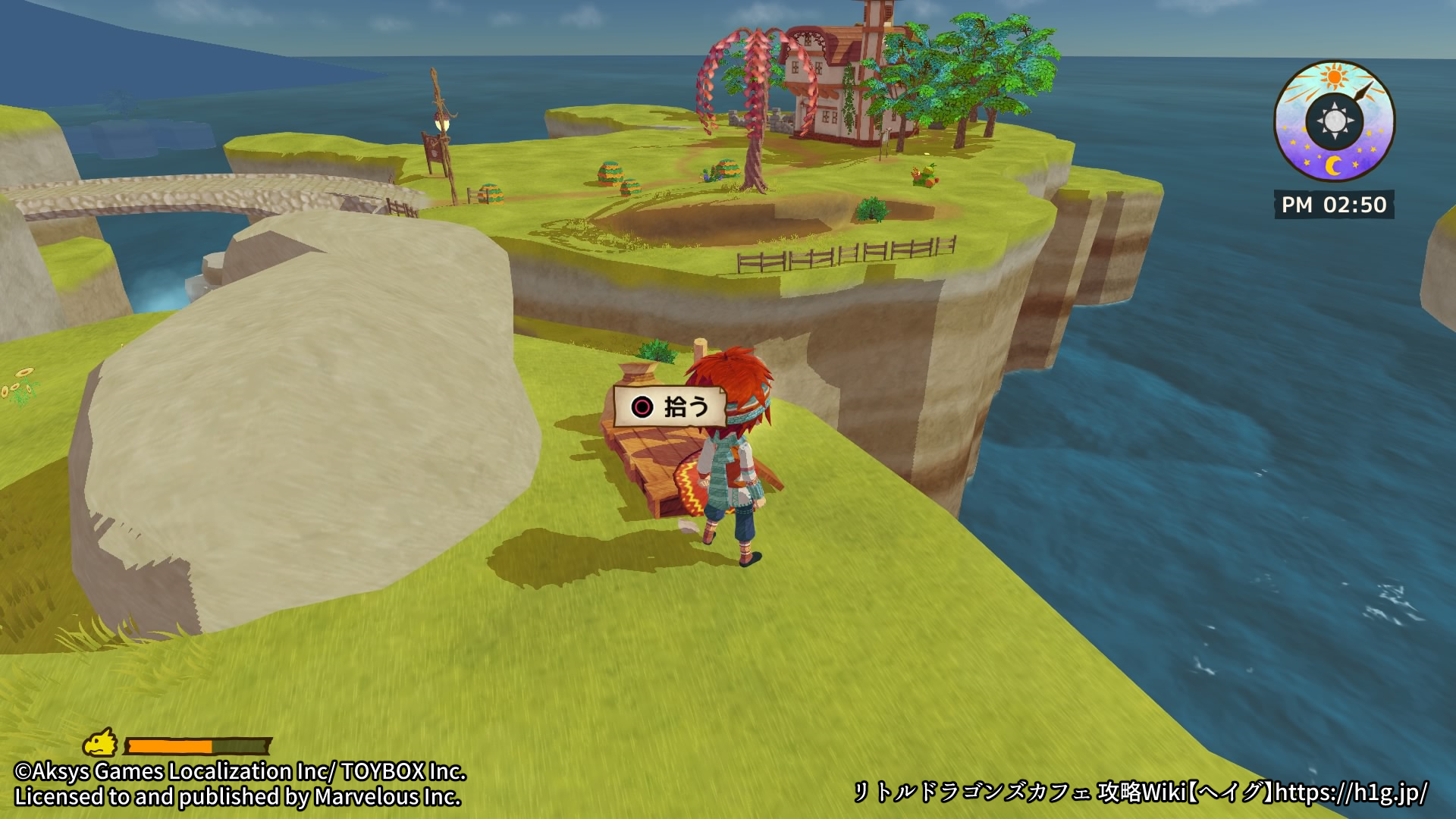Click the day and night clock dial
The width and height of the screenshot is (1456, 819).
click(1334, 121)
